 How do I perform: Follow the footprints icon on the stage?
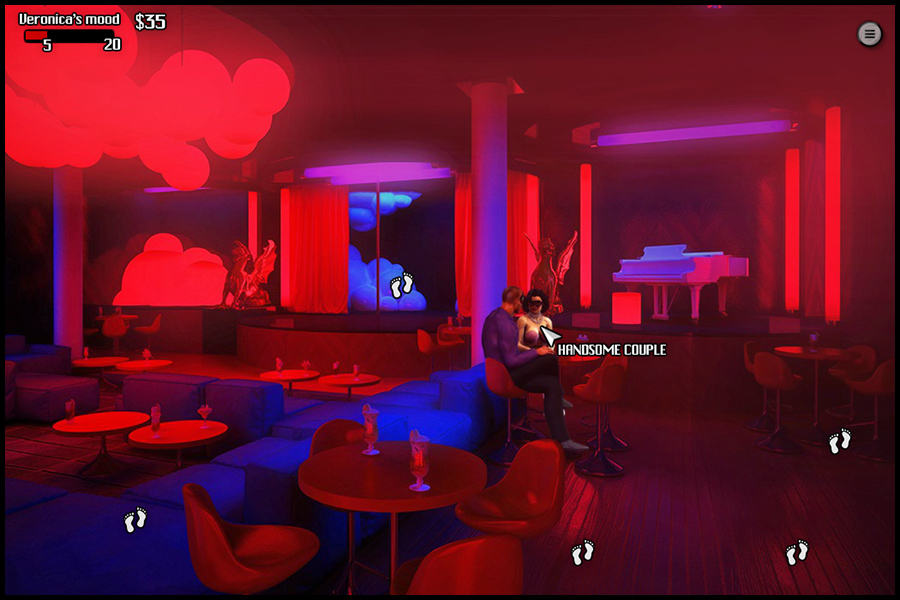402,286
